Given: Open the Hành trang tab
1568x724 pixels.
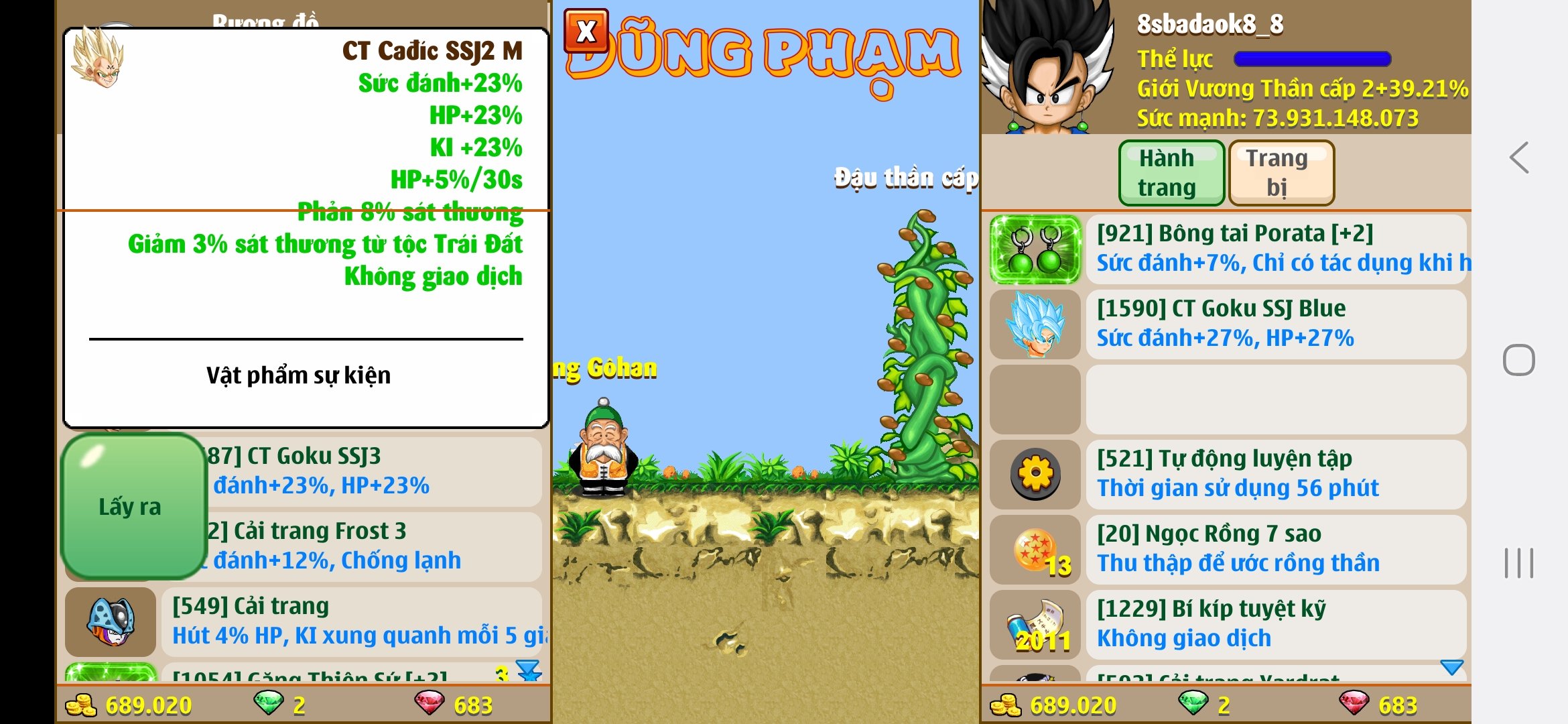Looking at the screenshot, I should pos(1171,172).
